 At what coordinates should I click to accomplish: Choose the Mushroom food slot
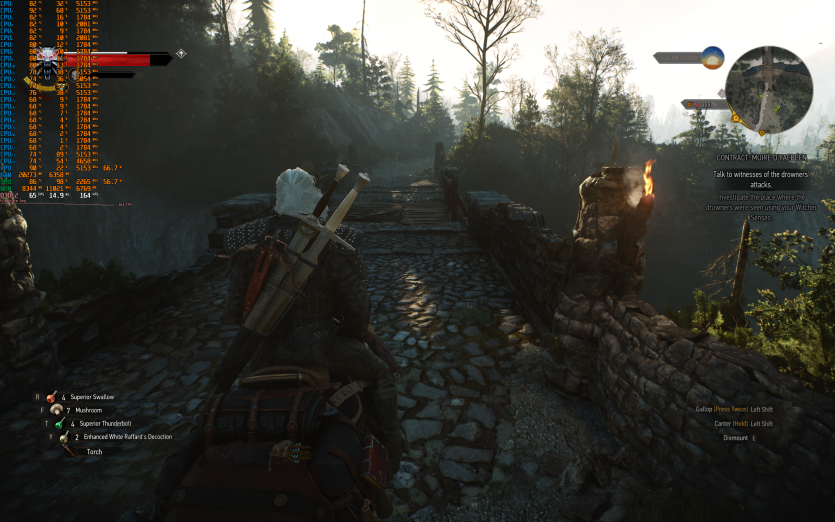(x=56, y=410)
